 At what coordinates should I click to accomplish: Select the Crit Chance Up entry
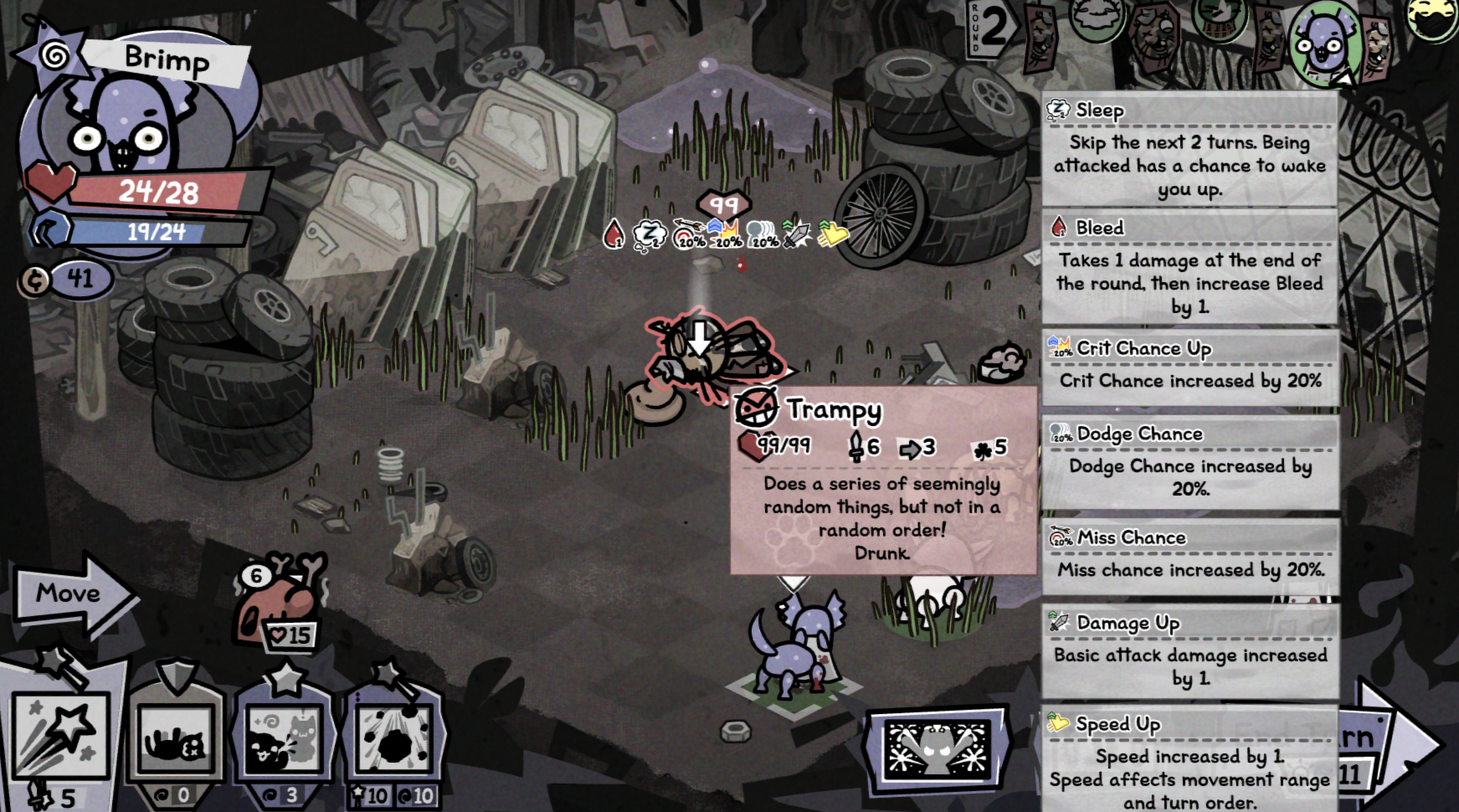(x=1189, y=367)
